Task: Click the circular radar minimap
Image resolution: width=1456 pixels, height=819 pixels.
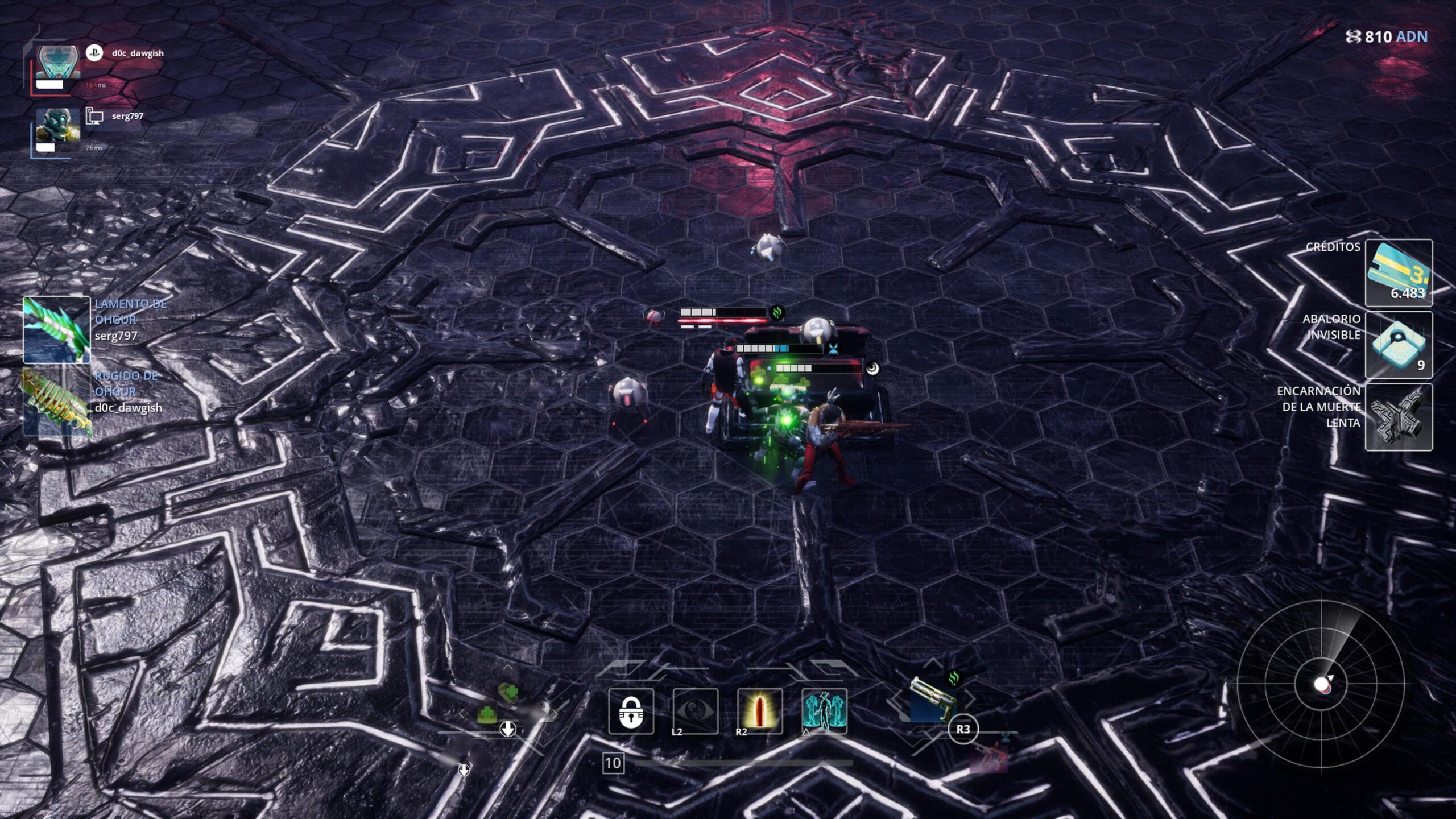Action: 1321,684
